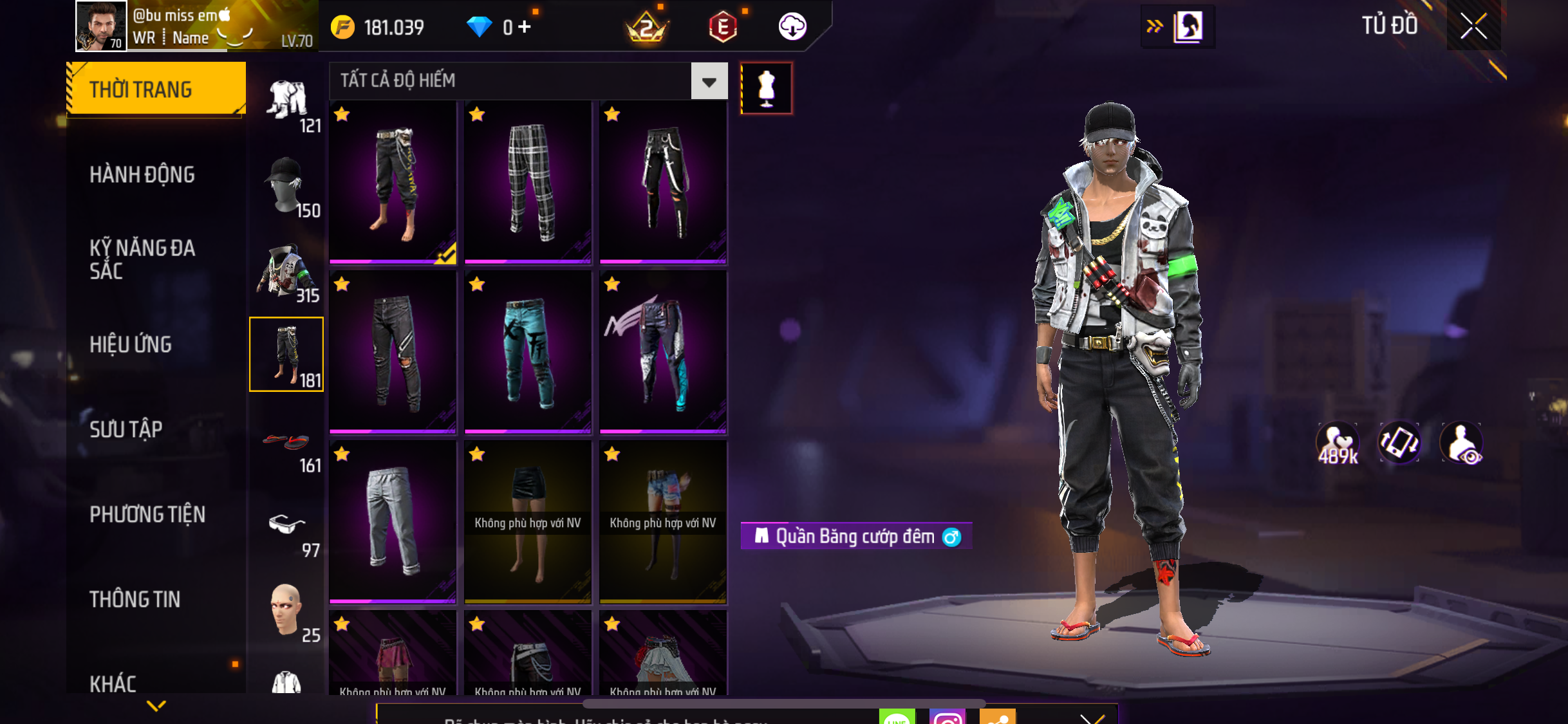Pick the plain grey pants item
The width and height of the screenshot is (1568, 724).
coord(393,522)
